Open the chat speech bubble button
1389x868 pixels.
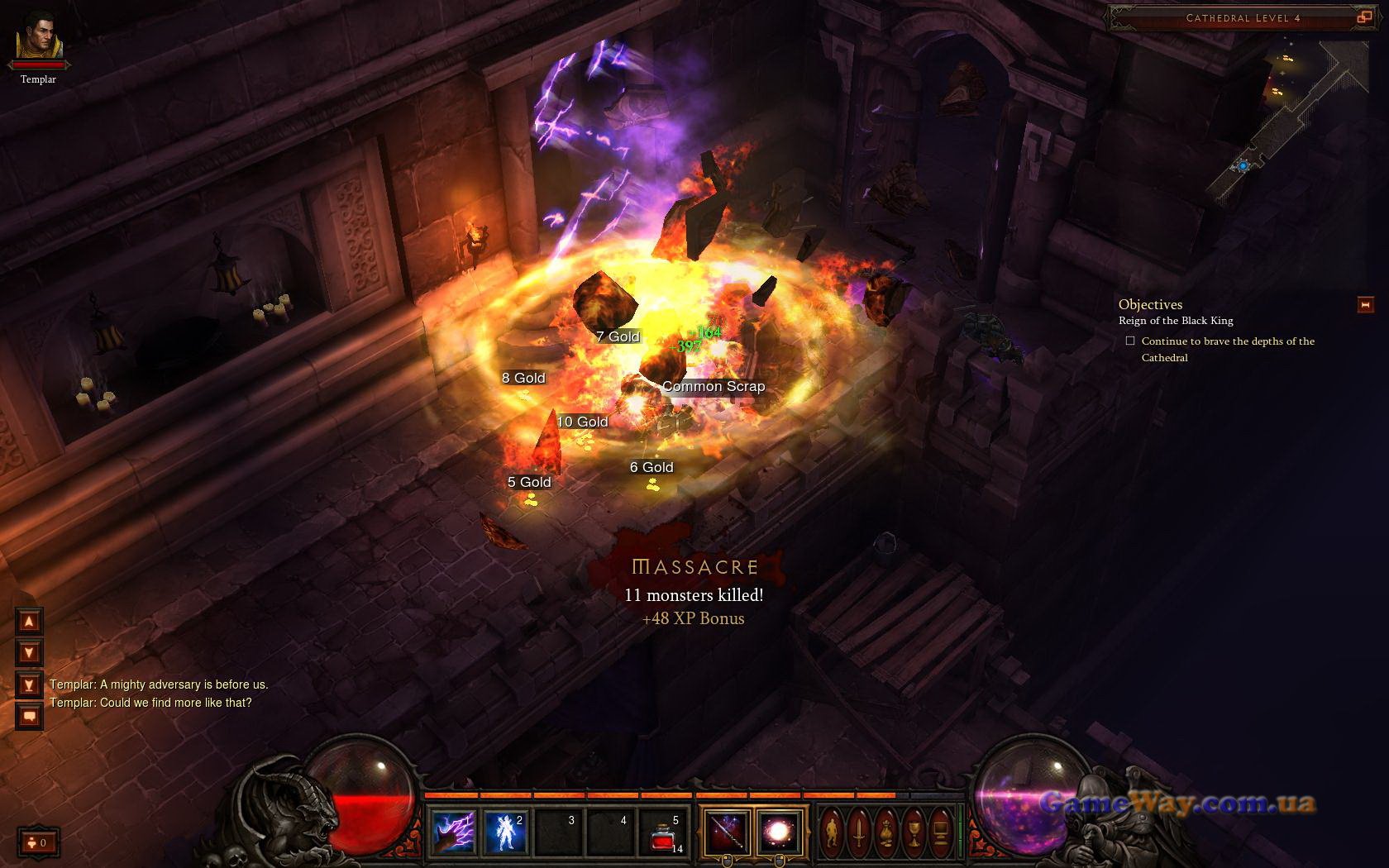pos(29,716)
